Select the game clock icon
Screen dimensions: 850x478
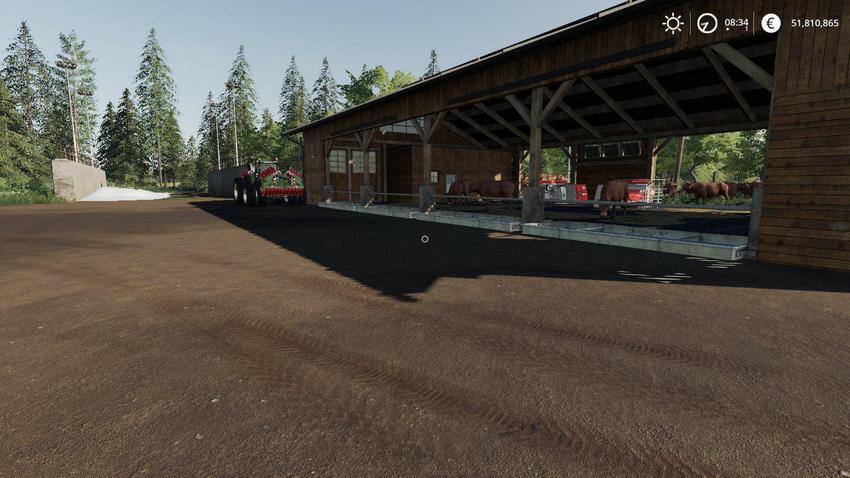(707, 23)
